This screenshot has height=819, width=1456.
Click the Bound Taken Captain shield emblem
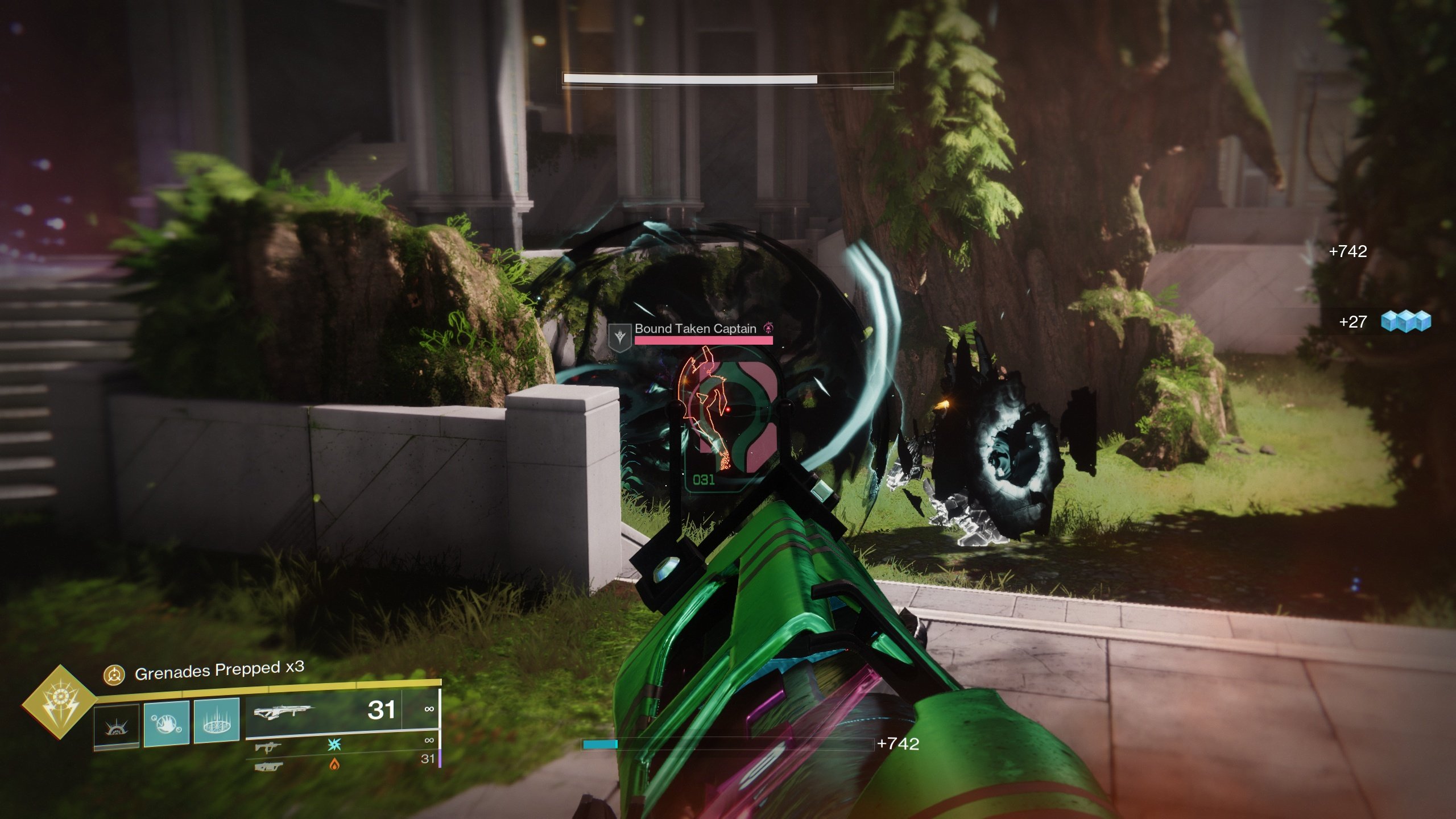pyautogui.click(x=620, y=337)
